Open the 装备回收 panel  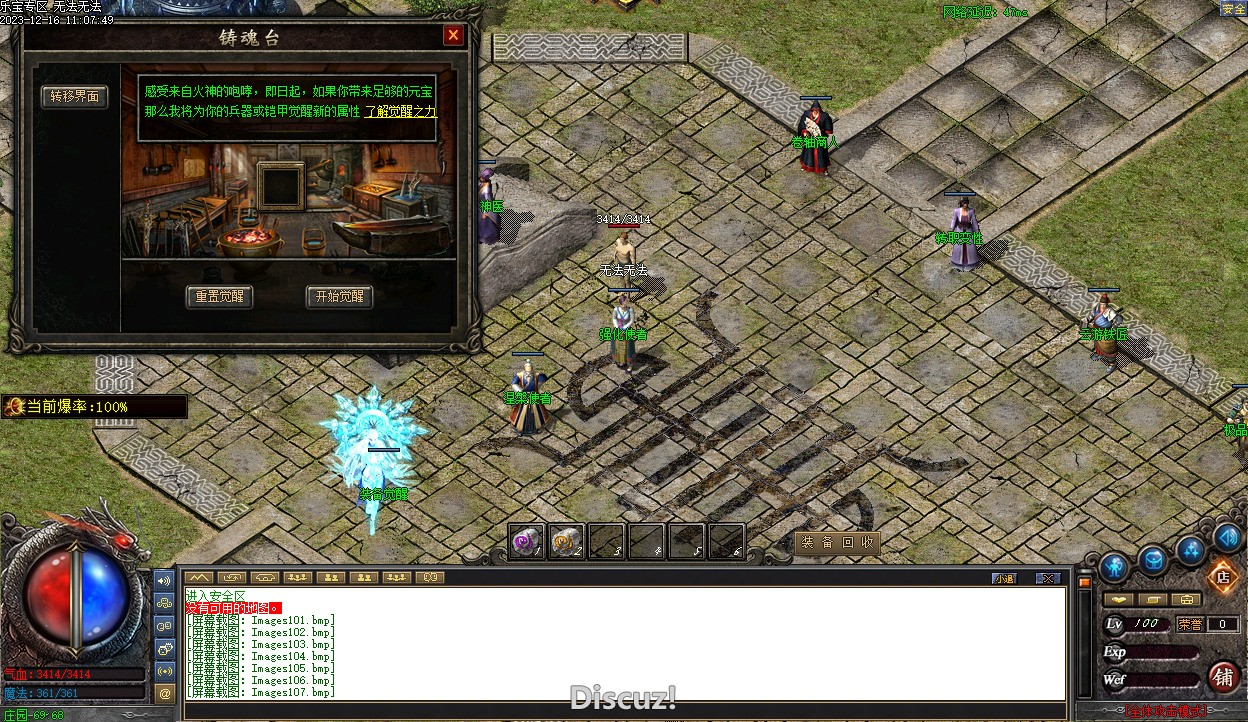(837, 542)
